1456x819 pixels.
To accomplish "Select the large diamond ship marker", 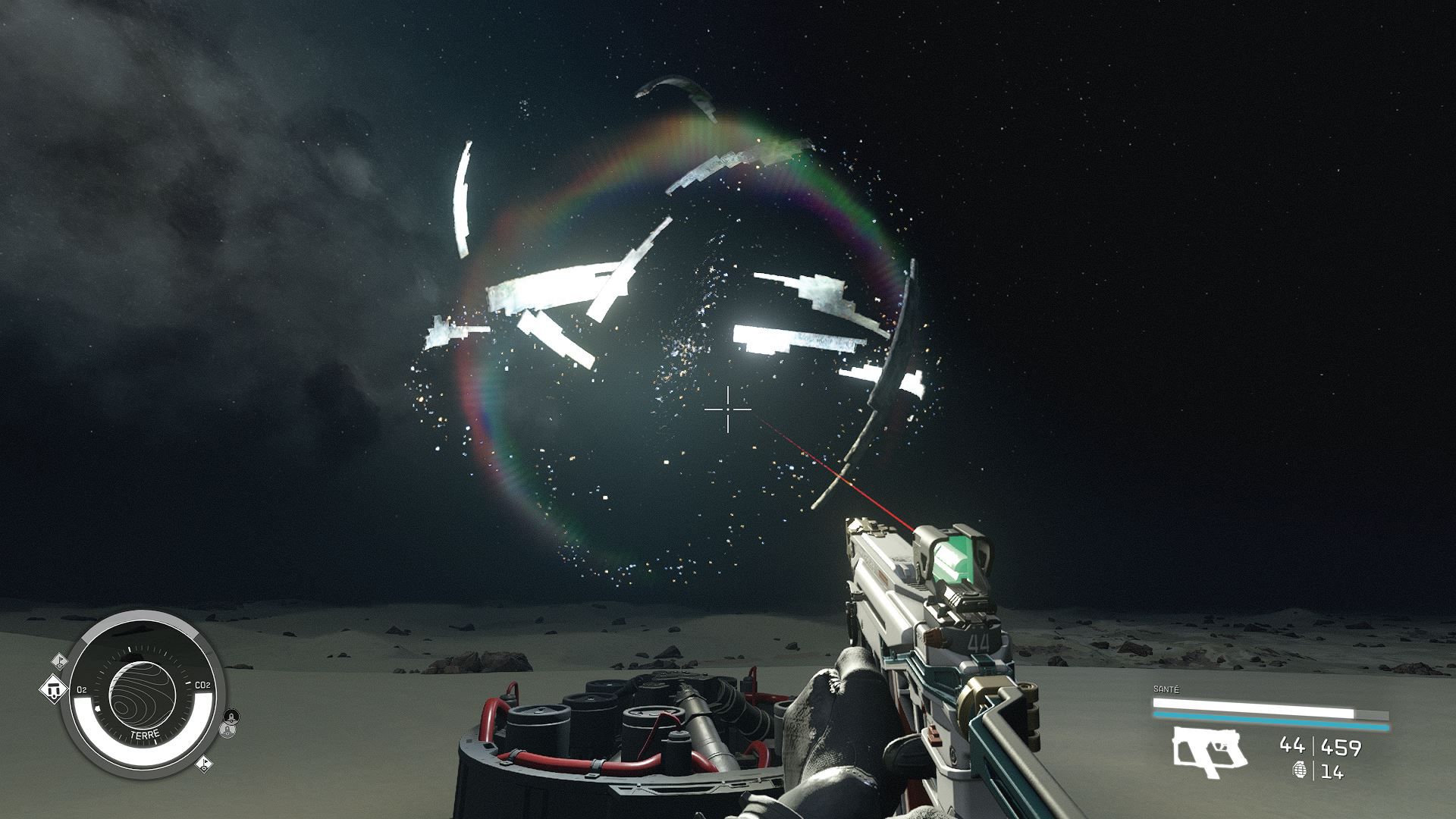I will coord(52,690).
